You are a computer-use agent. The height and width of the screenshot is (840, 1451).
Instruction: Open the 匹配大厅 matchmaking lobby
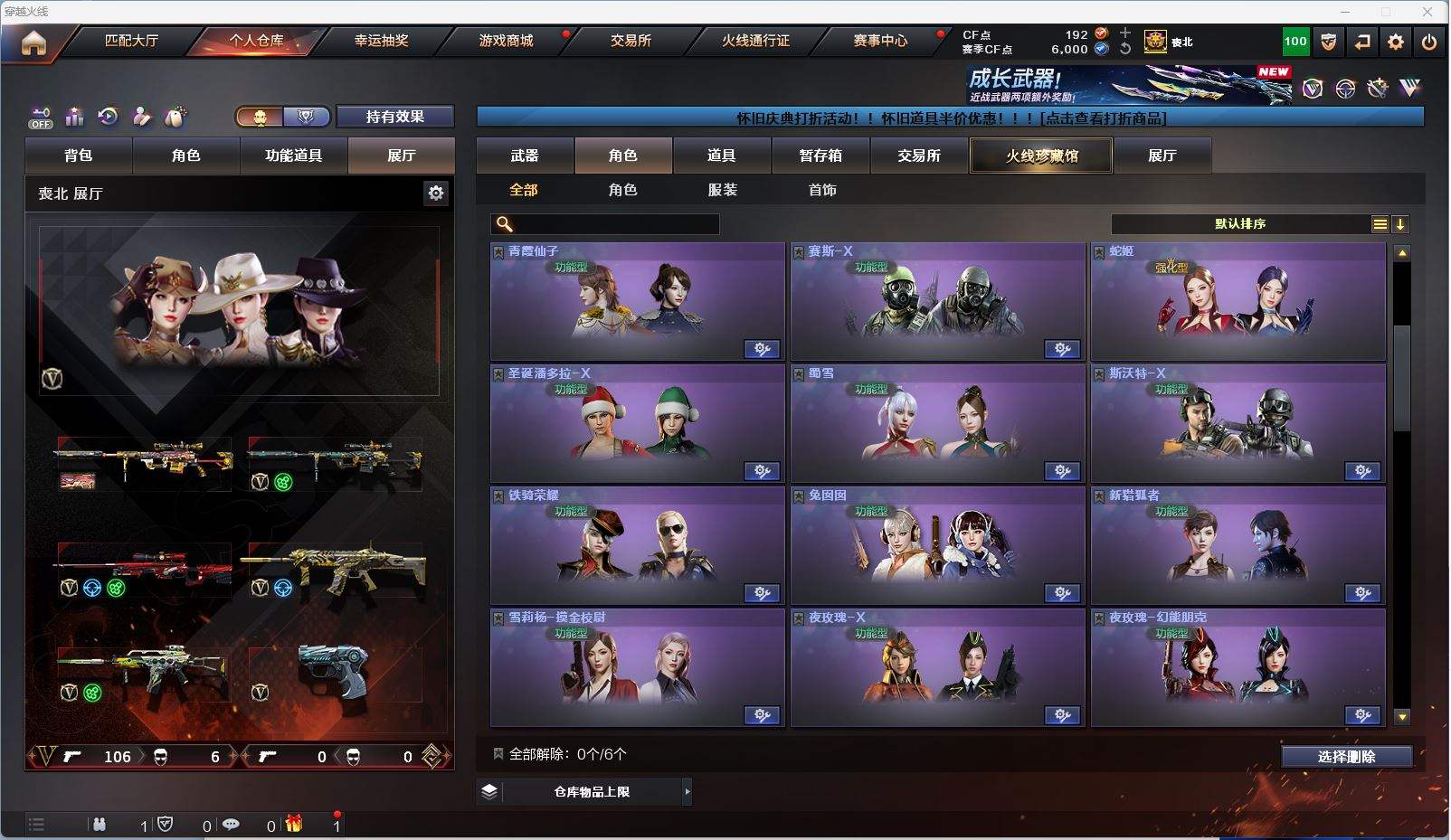[x=131, y=41]
